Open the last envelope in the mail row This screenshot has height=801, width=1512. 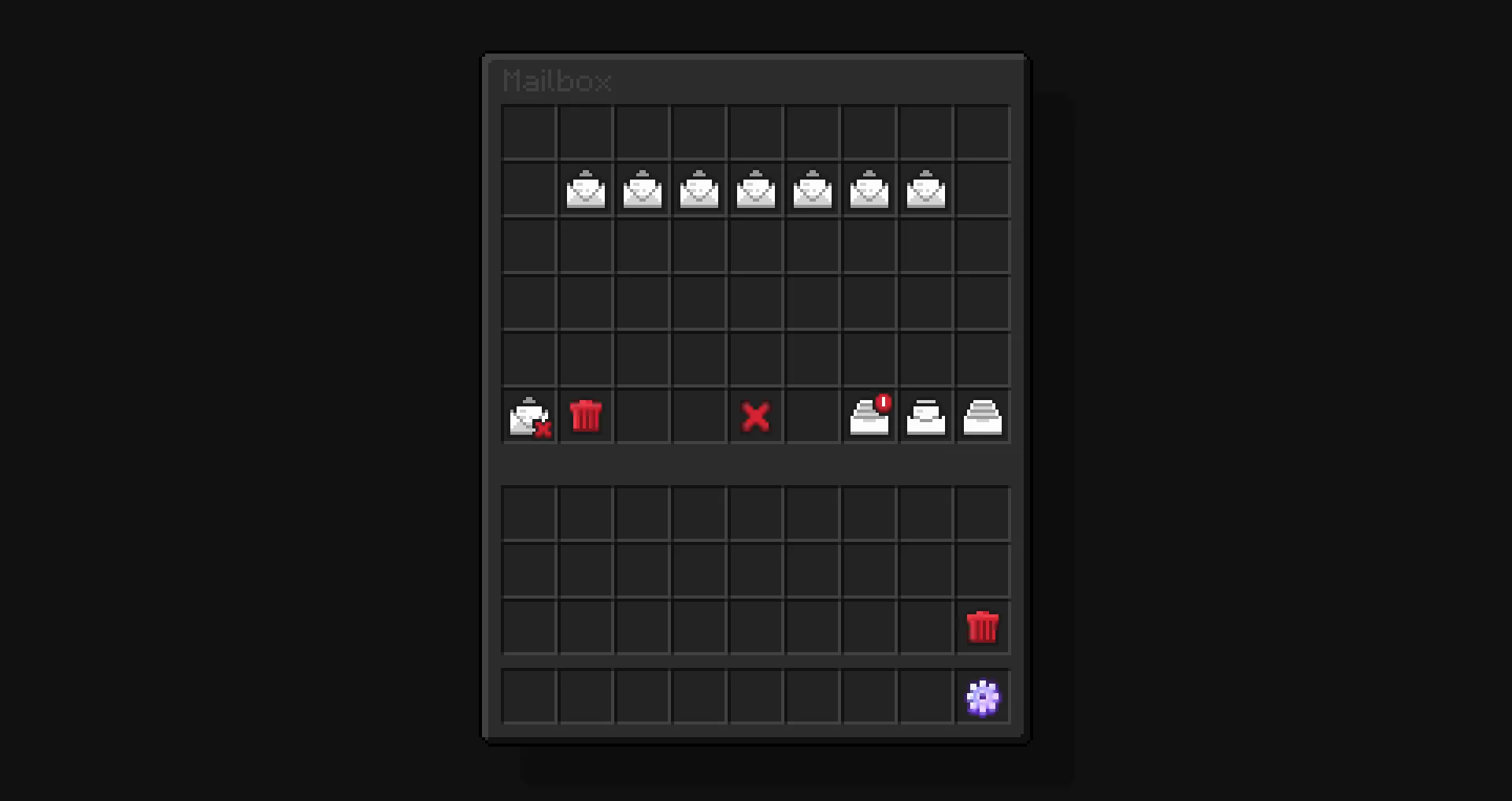point(926,189)
